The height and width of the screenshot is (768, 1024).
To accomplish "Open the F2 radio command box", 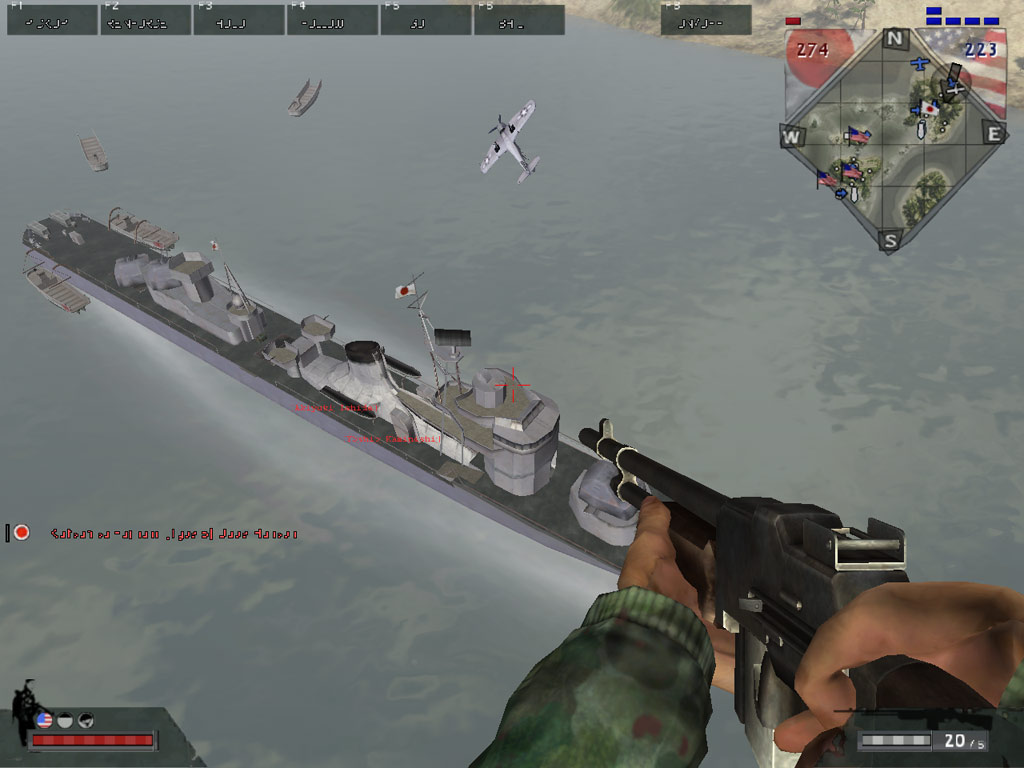I will click(x=146, y=20).
